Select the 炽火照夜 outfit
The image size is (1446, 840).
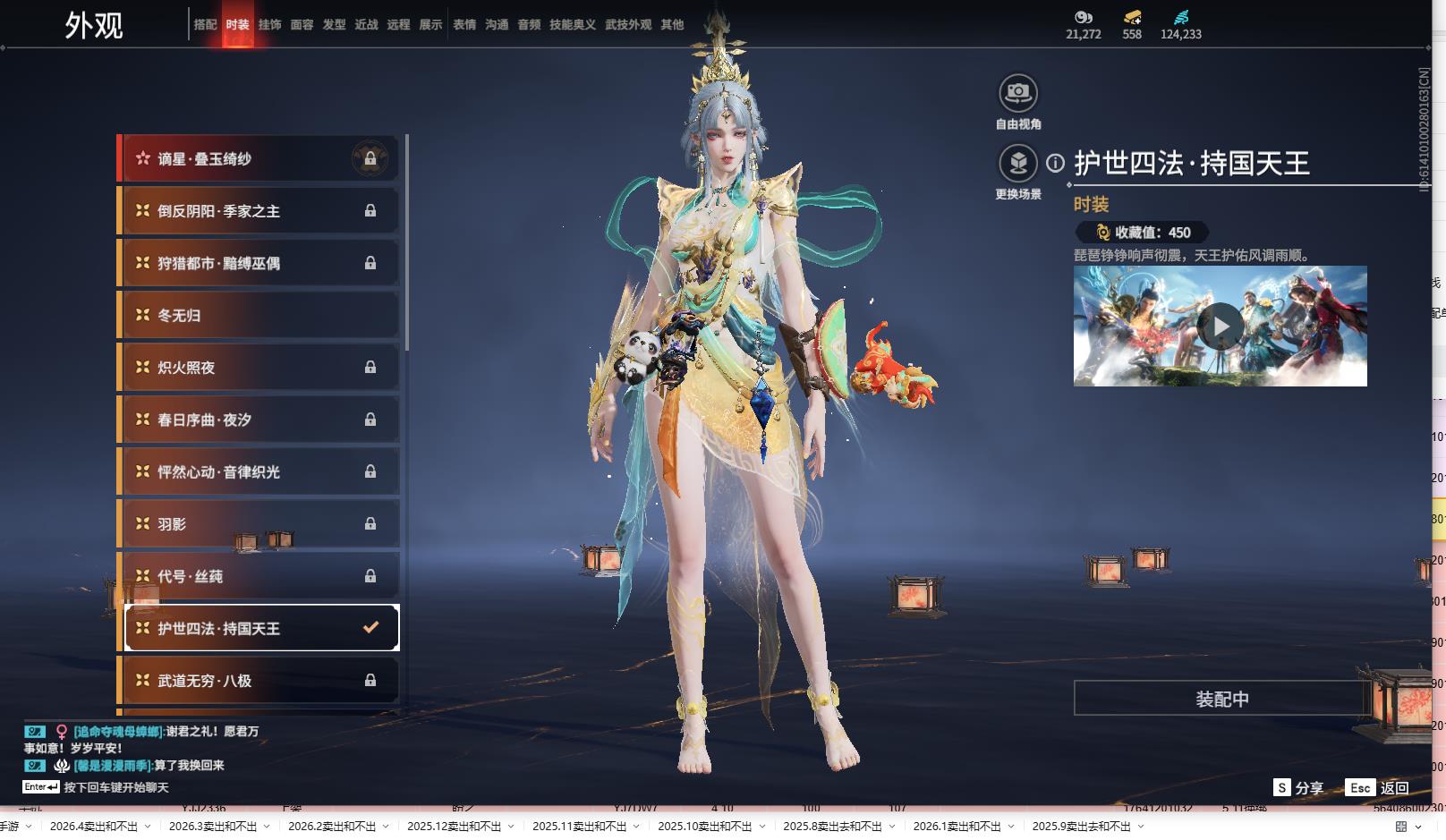pyautogui.click(x=259, y=368)
